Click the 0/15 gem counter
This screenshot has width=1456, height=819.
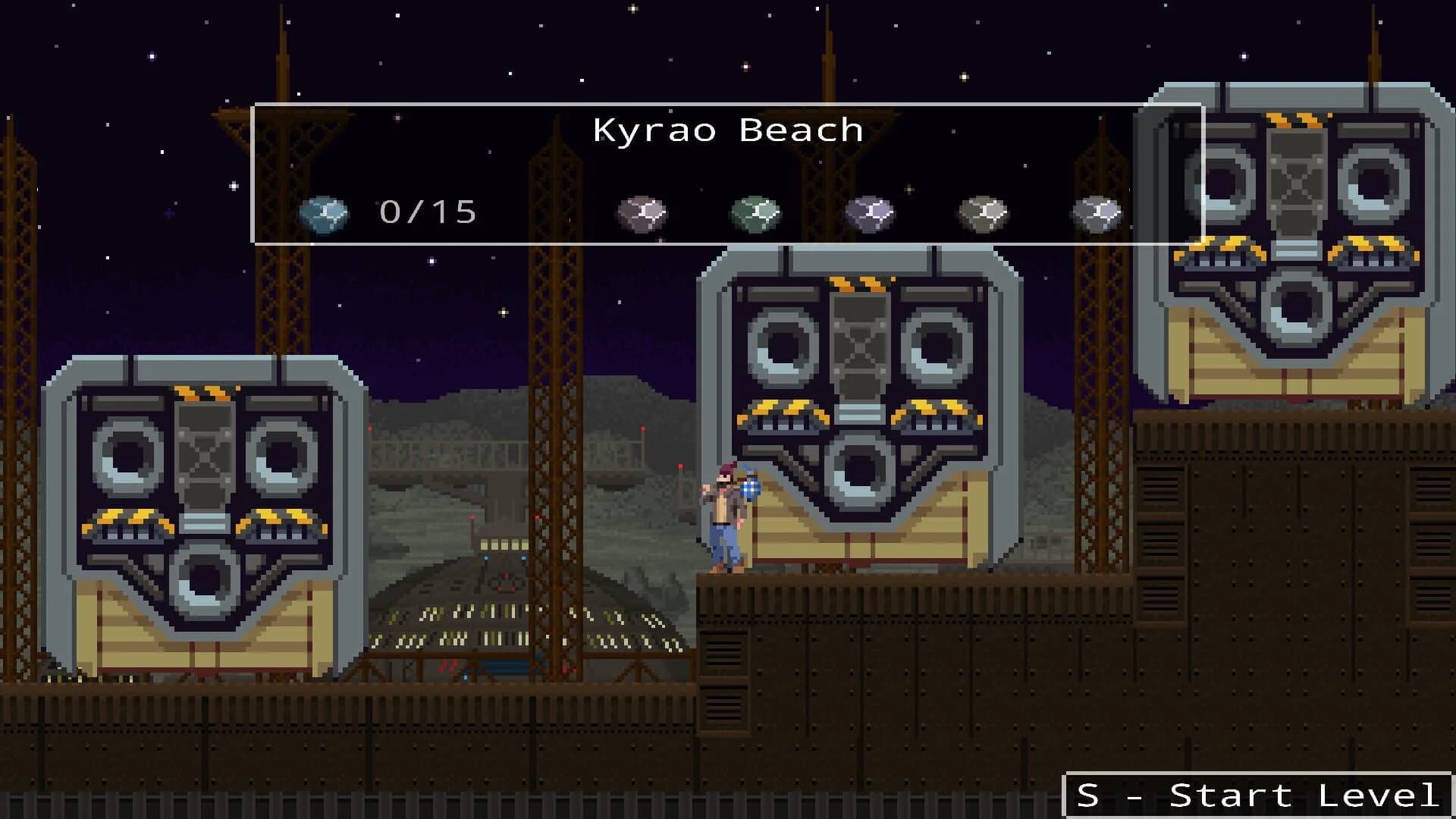427,212
